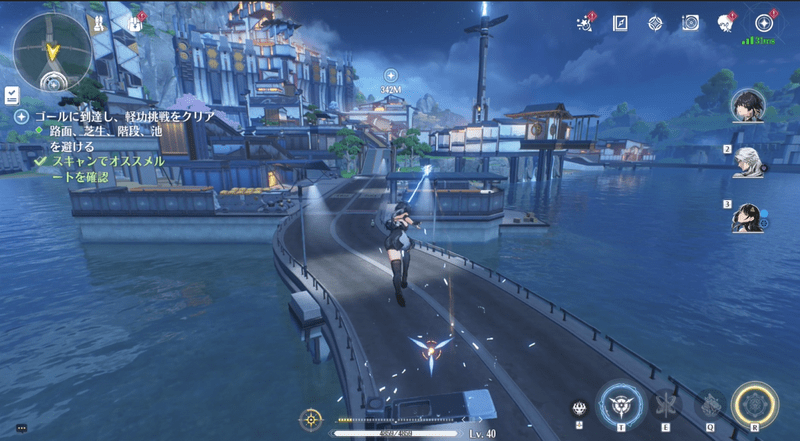Screen dimensions: 800x441
Task: Open the sparkle events icon
Action: (587, 22)
